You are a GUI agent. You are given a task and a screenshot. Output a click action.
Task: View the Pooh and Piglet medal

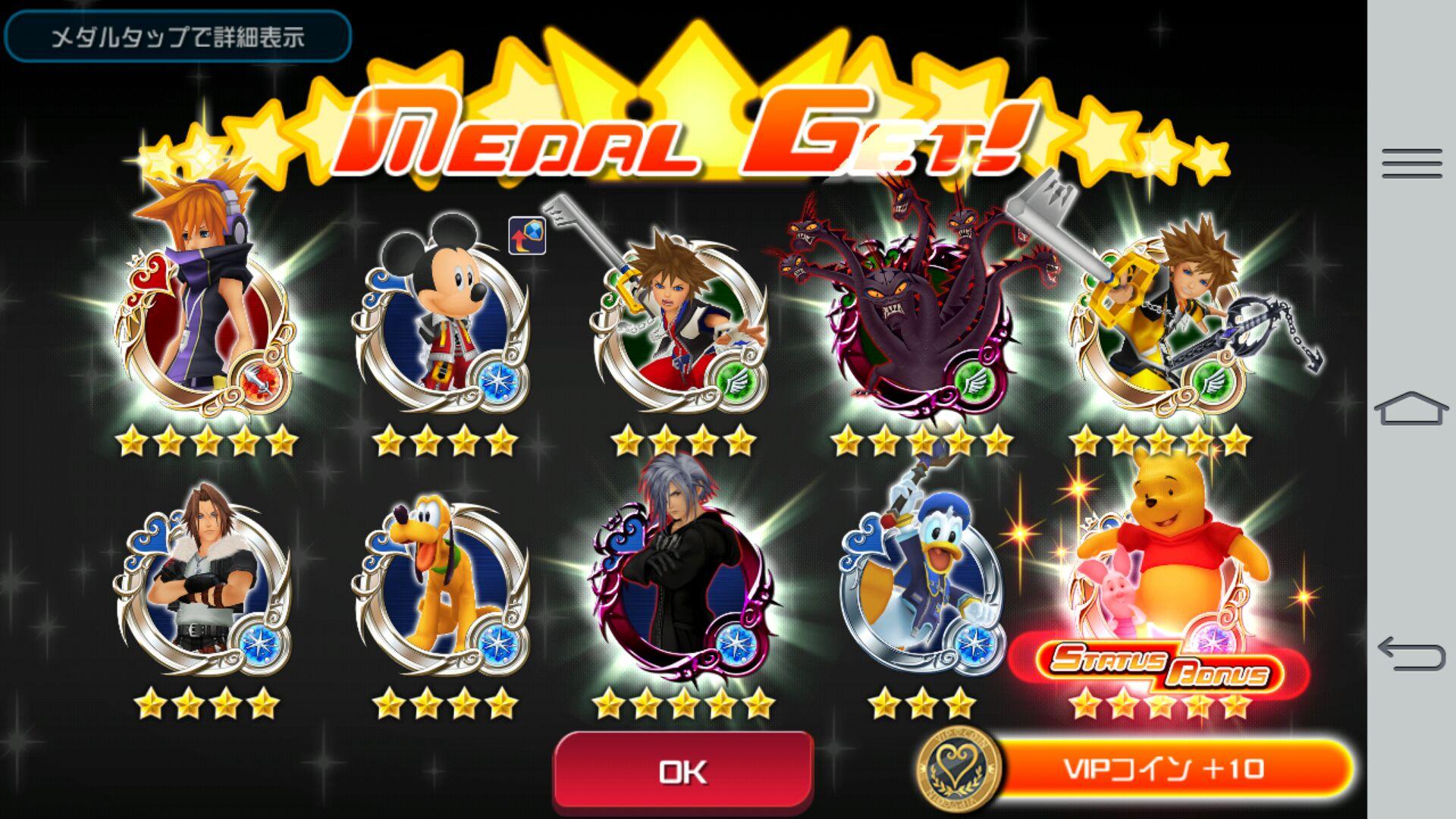[x=1160, y=569]
